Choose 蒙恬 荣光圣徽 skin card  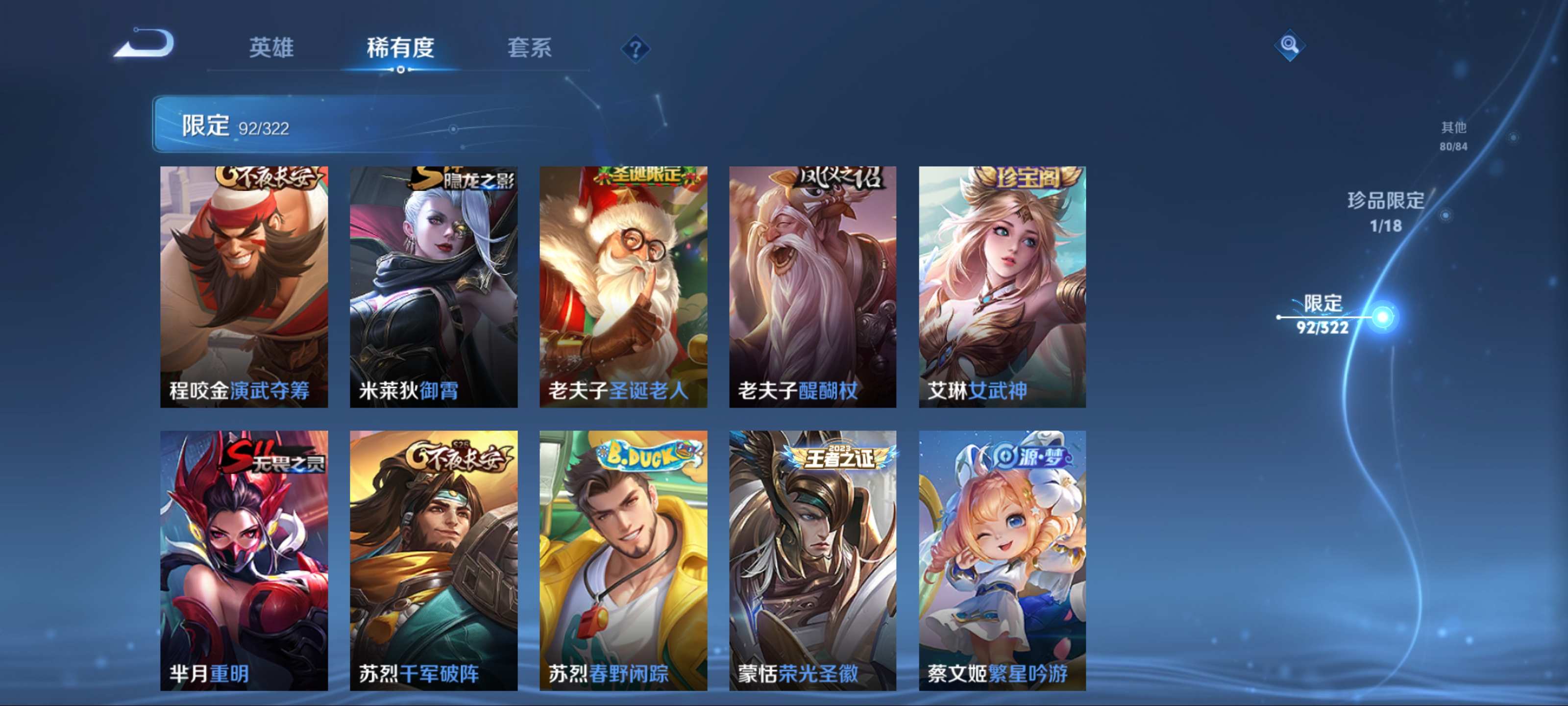(812, 560)
